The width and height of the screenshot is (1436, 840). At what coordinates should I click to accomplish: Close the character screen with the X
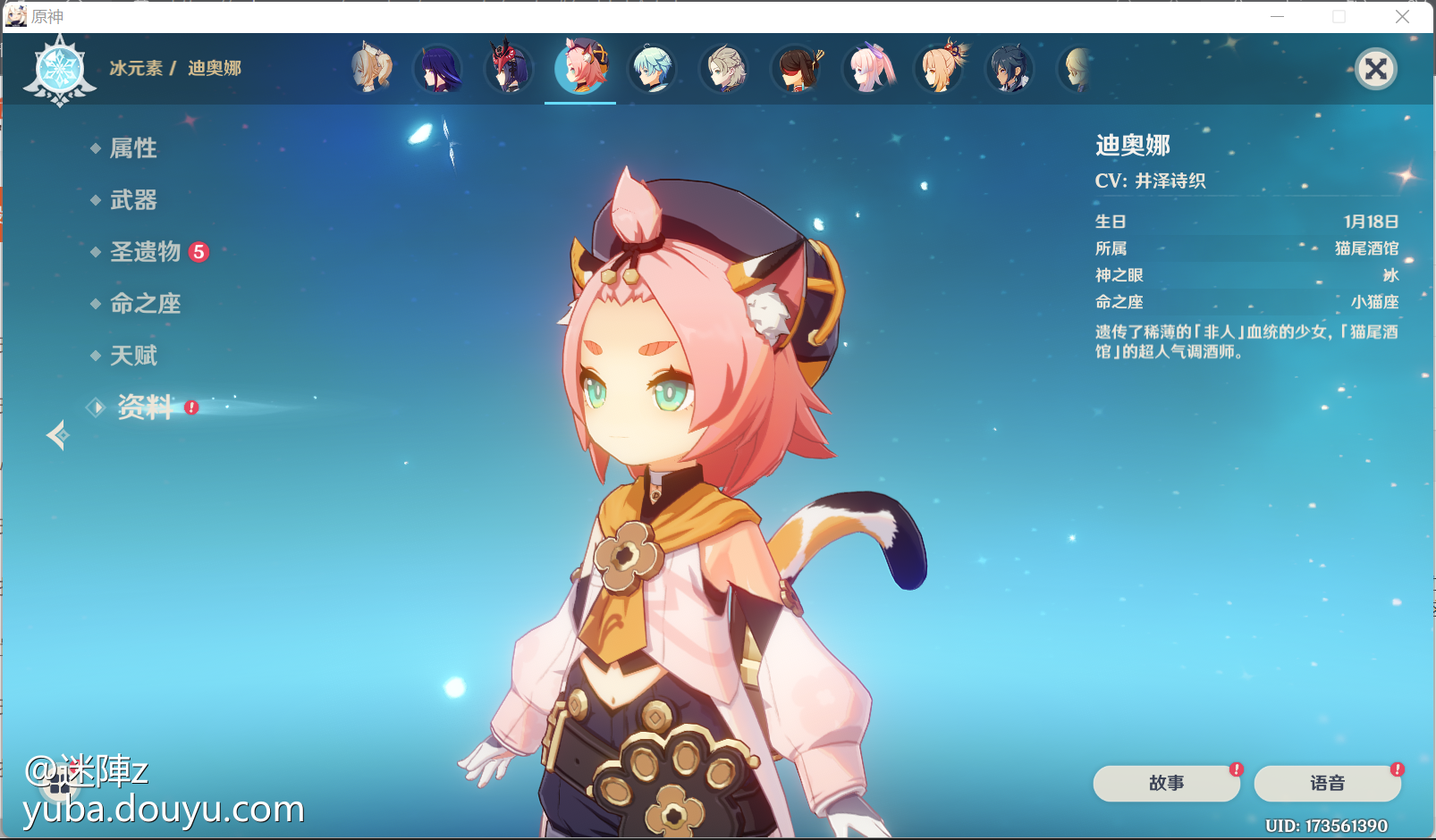1376,69
